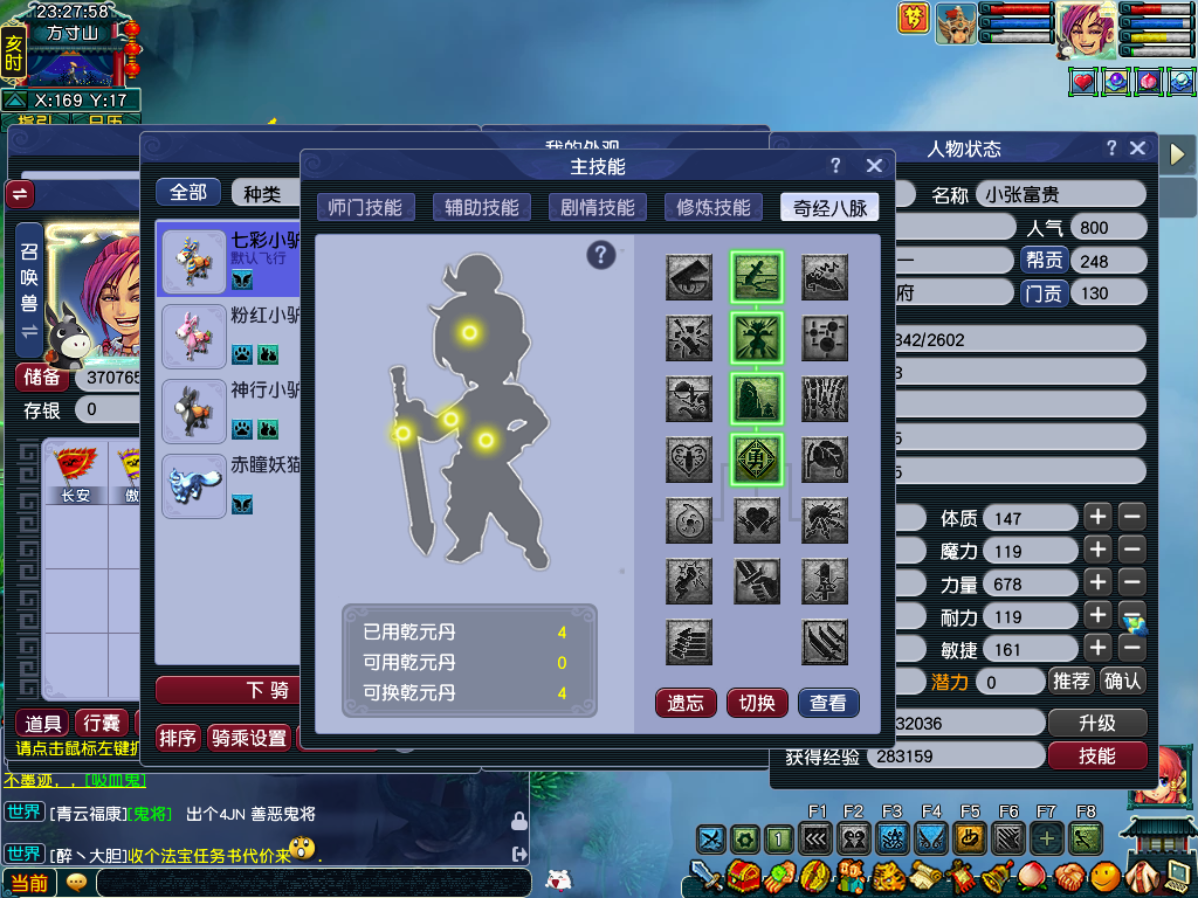The height and width of the screenshot is (898, 1198).
Task: Decrease 体质 with its minus button
Action: (1132, 518)
